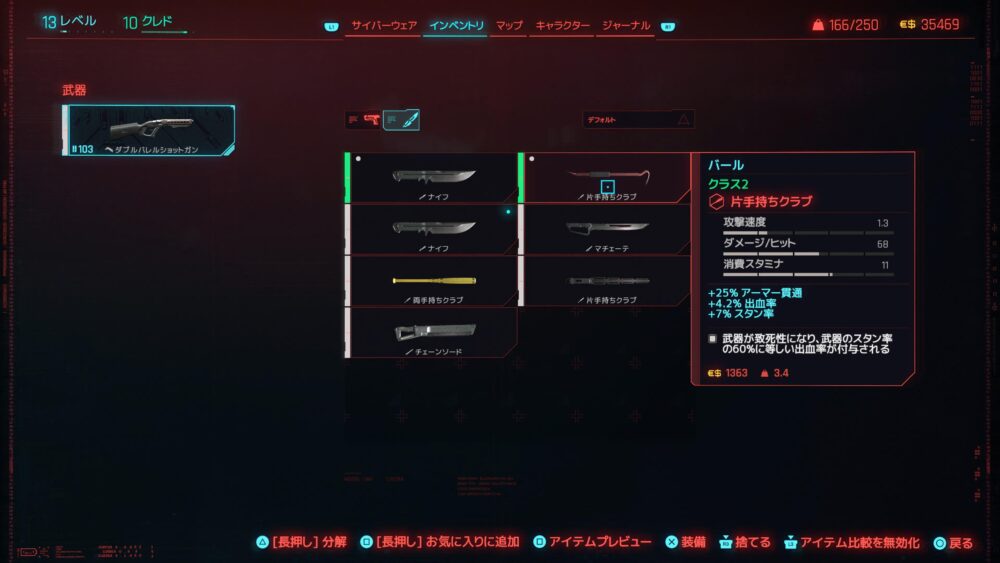The width and height of the screenshot is (1000, 563).
Task: Switch to the マップ tab
Action: (x=509, y=25)
